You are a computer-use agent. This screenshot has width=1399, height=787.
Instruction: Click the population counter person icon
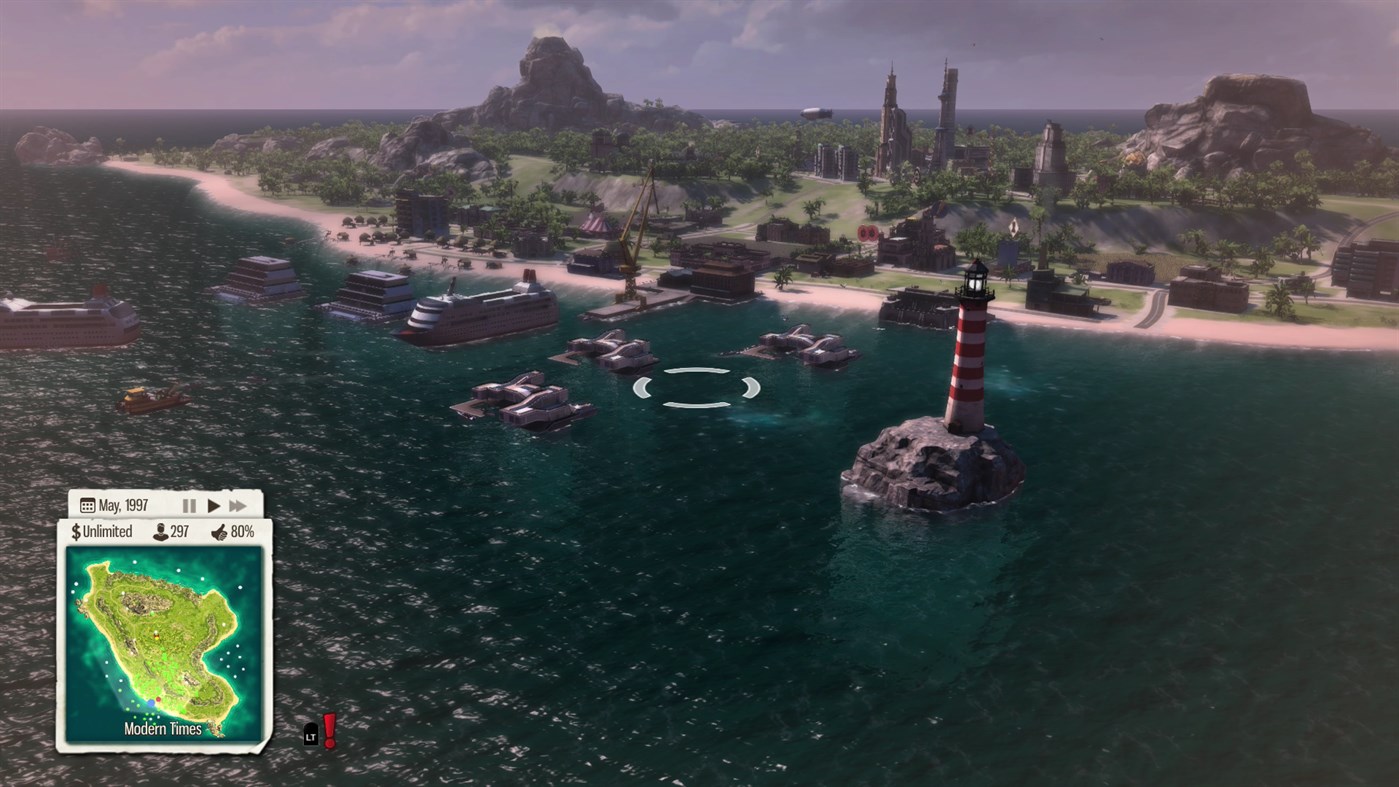point(160,530)
